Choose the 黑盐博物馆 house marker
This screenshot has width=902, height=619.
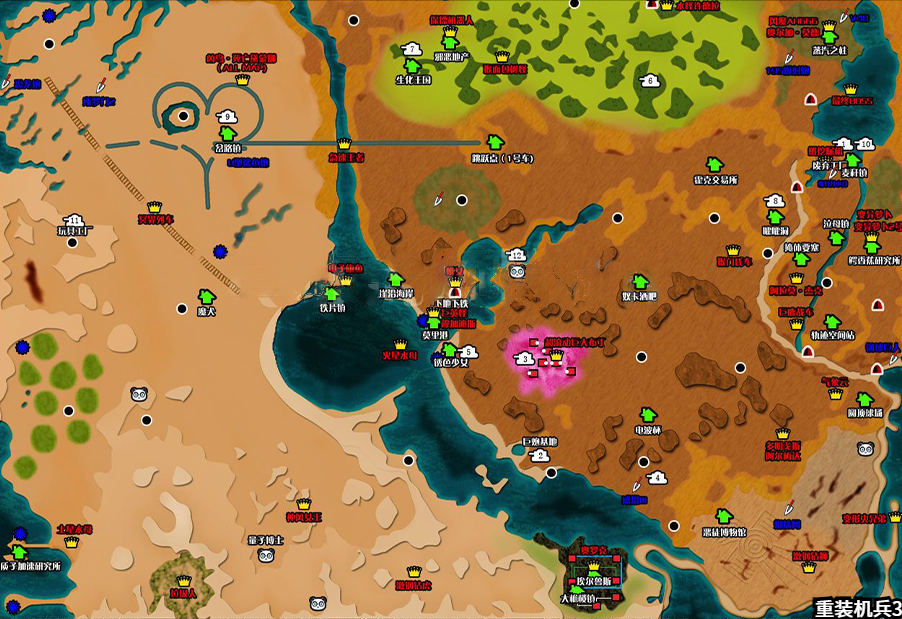pos(724,516)
